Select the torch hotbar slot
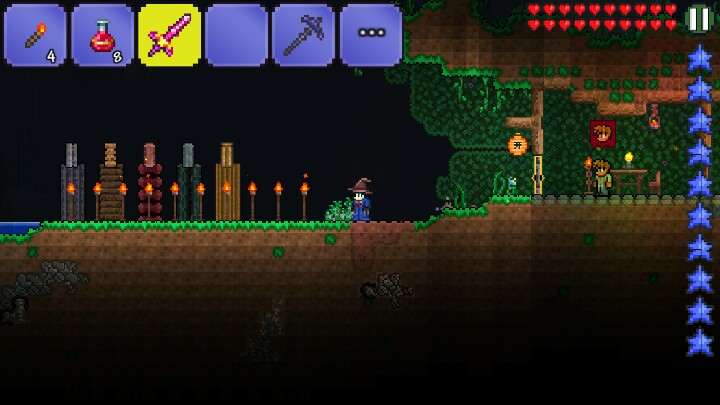This screenshot has height=405, width=720. (35, 35)
